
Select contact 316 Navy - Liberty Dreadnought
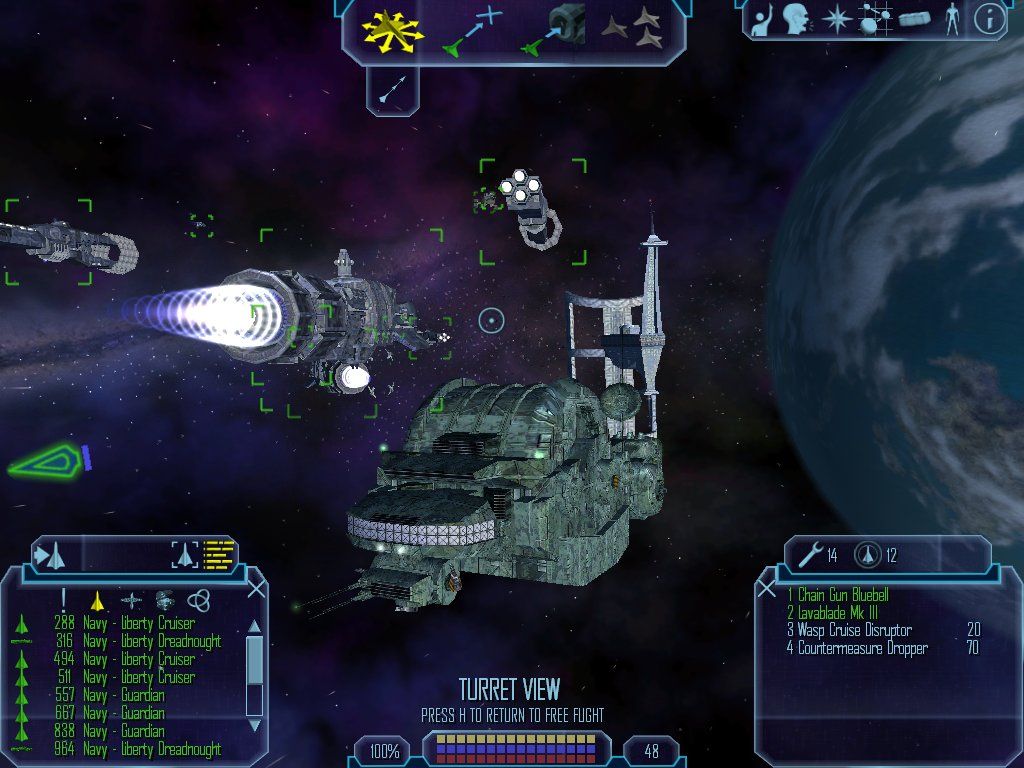coord(152,641)
